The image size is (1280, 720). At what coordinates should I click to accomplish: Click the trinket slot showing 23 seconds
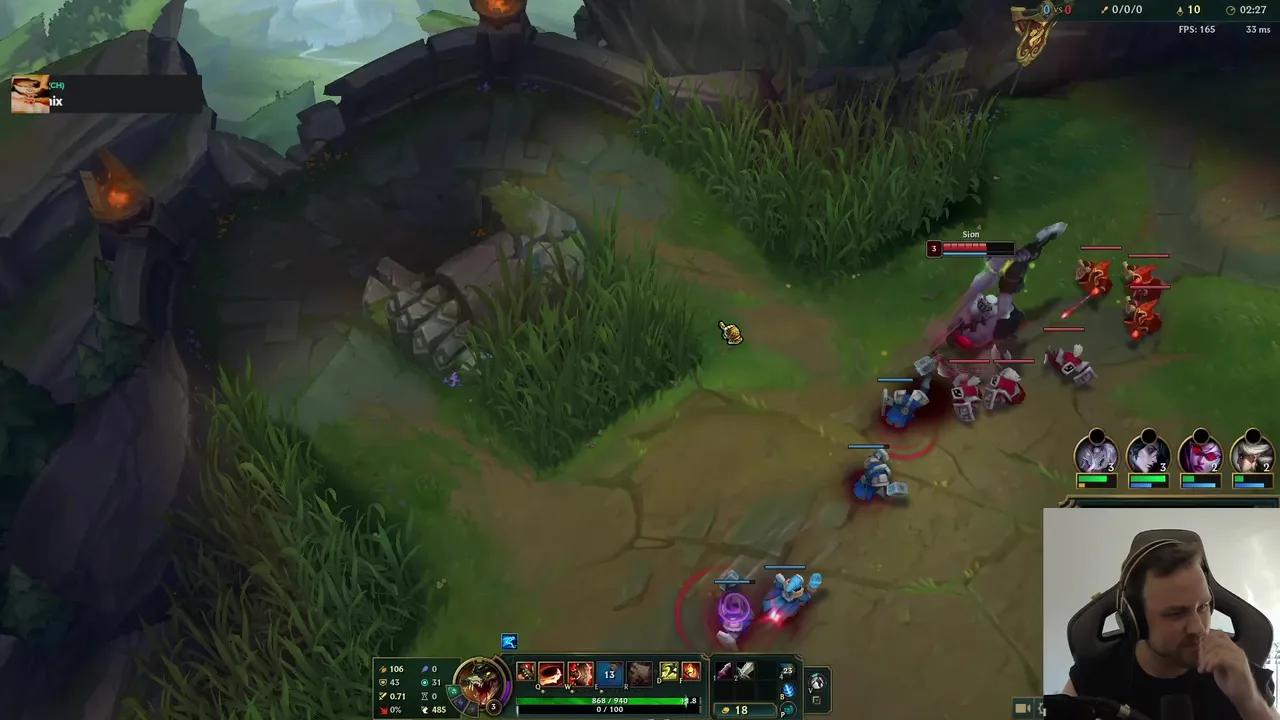point(786,669)
